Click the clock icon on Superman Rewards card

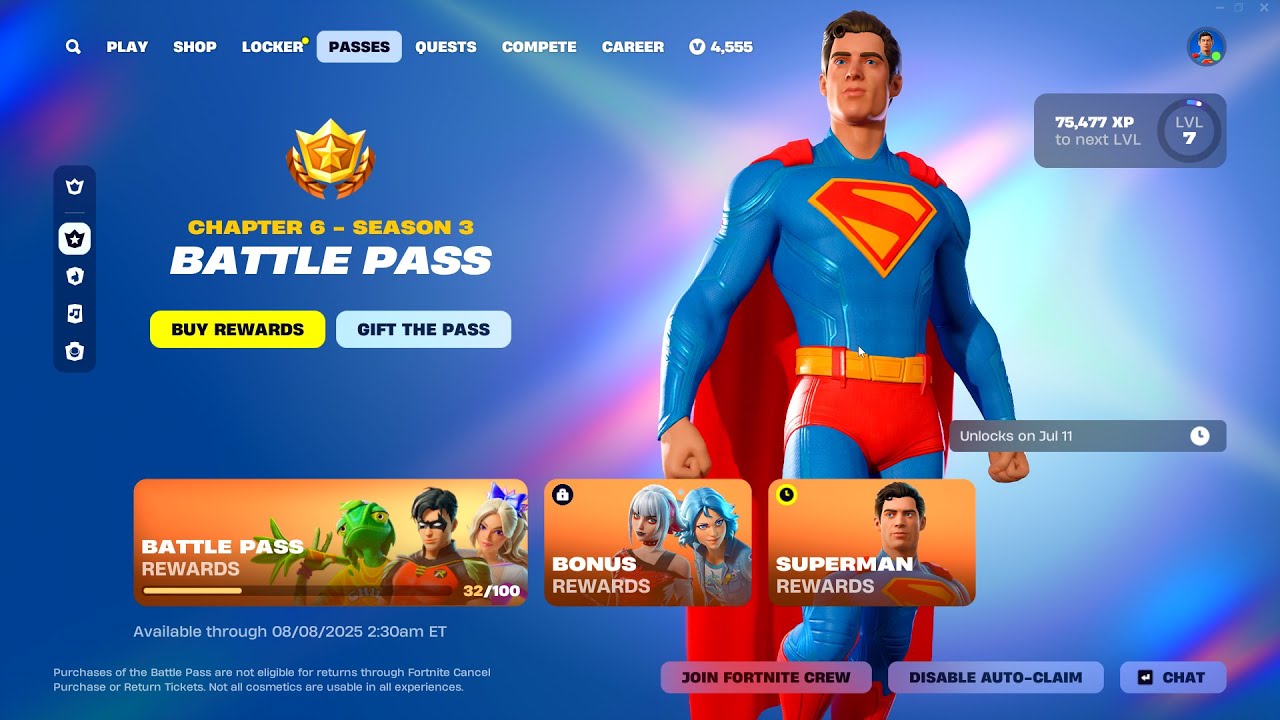(787, 493)
